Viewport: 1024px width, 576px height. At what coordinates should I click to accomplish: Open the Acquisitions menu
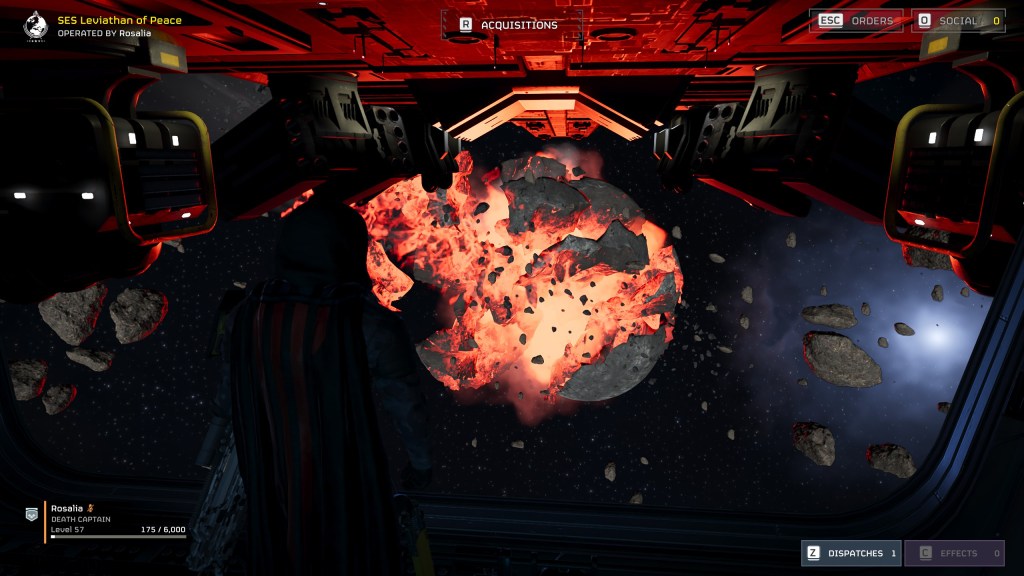point(512,25)
